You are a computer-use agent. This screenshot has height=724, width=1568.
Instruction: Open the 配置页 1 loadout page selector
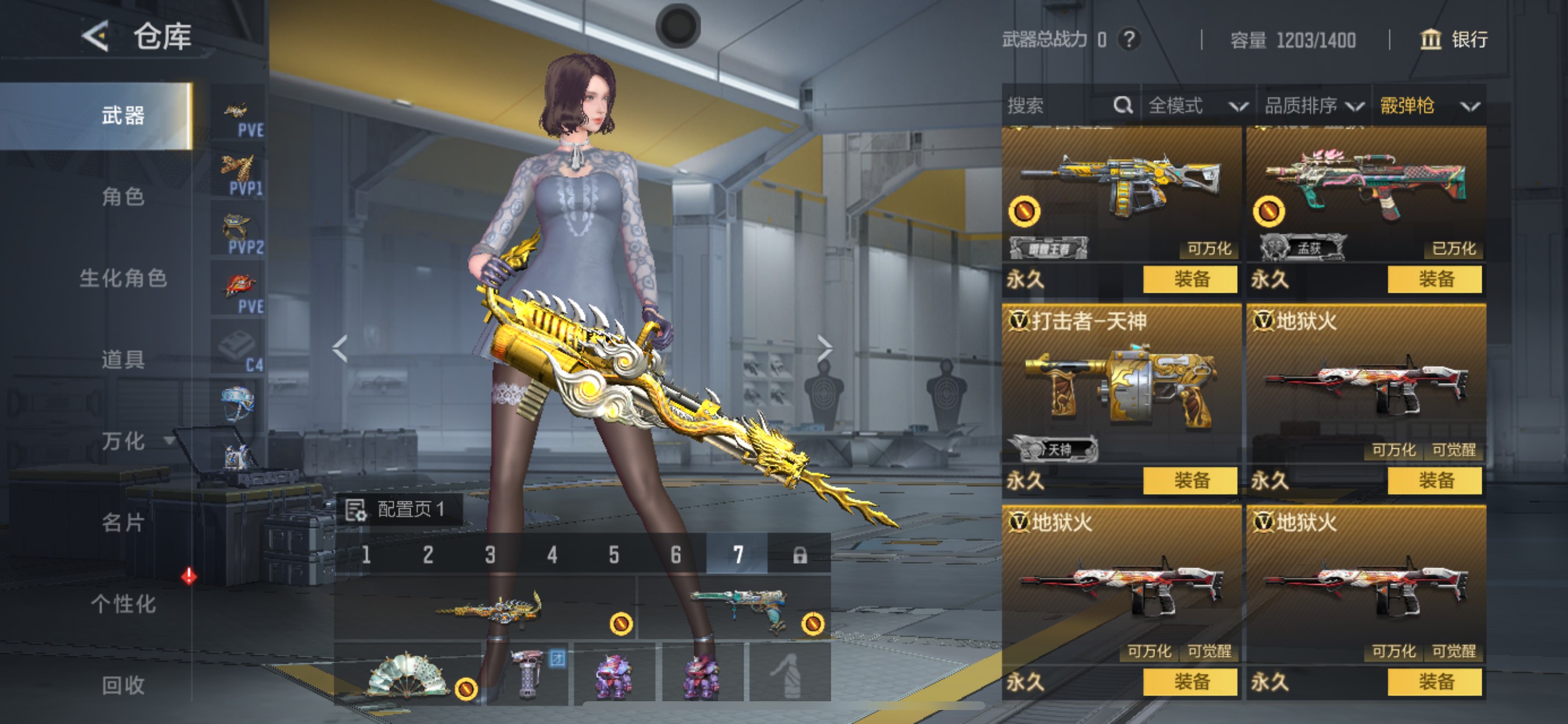tap(400, 509)
